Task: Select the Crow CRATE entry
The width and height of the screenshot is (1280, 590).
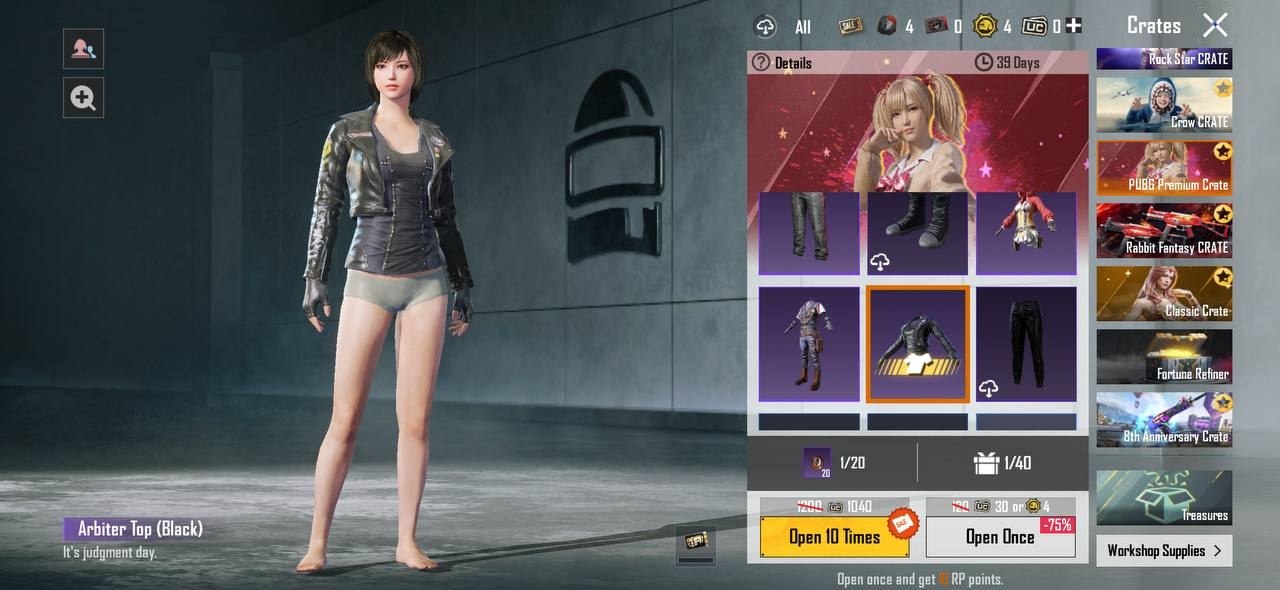Action: 1164,104
